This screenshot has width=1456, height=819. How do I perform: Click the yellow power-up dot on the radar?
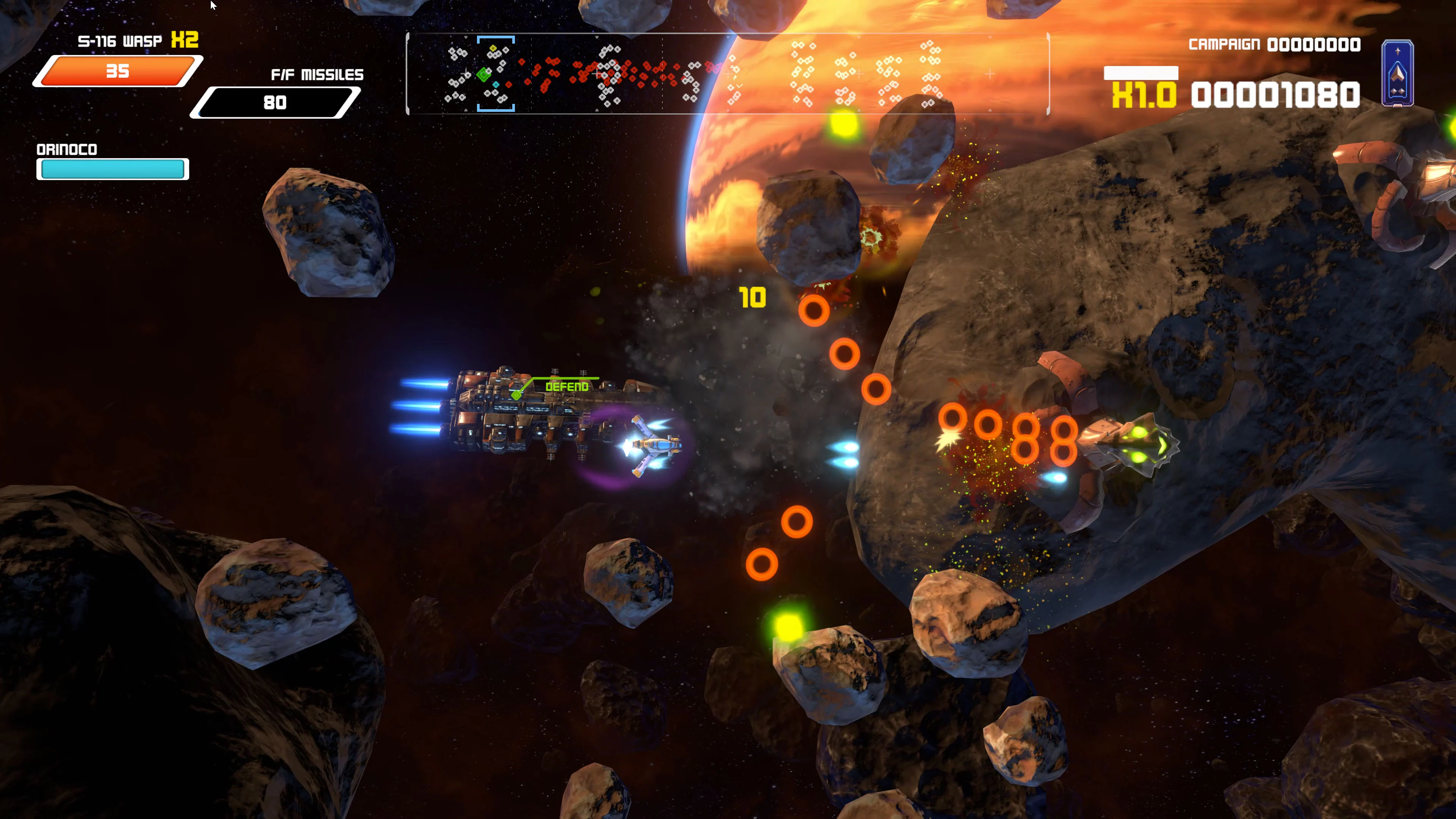point(493,48)
